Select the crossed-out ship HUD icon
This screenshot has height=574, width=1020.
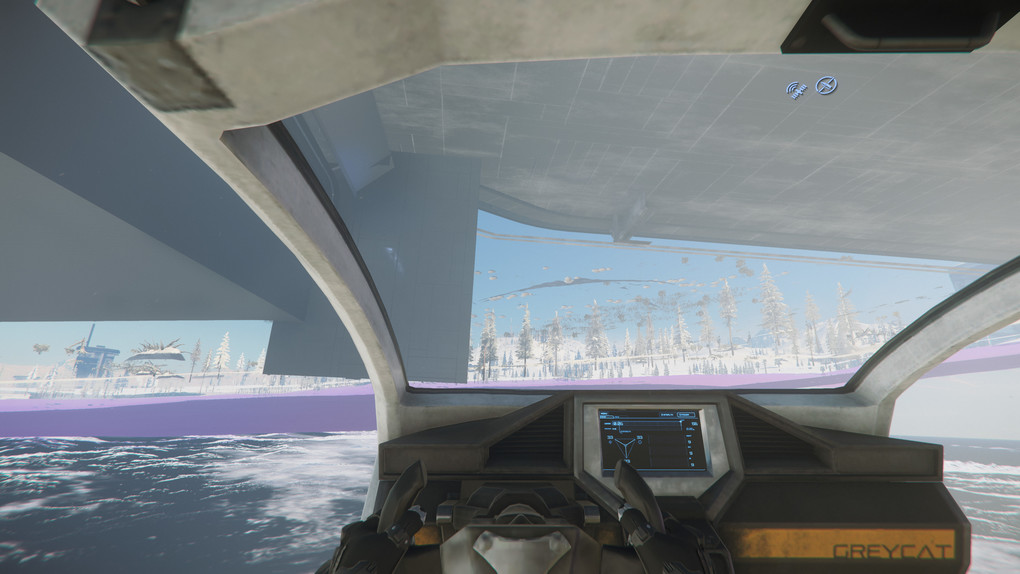[x=826, y=86]
